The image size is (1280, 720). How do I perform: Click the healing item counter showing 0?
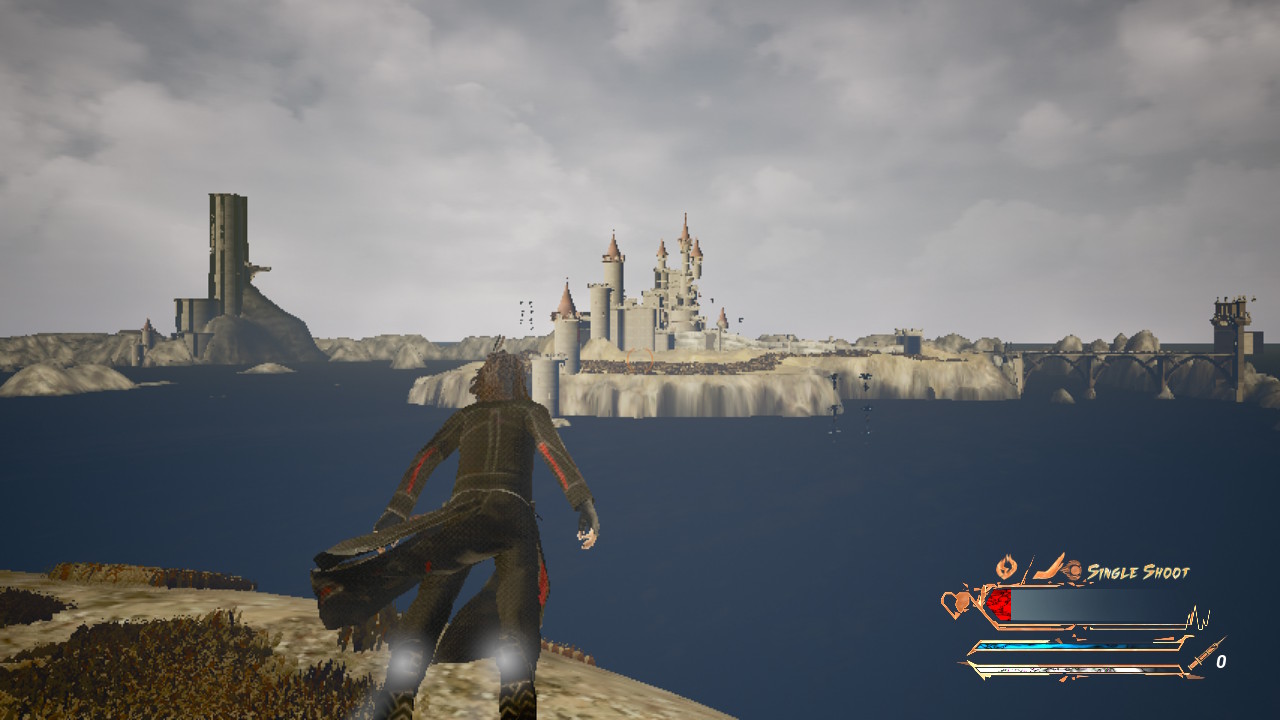(x=1222, y=661)
